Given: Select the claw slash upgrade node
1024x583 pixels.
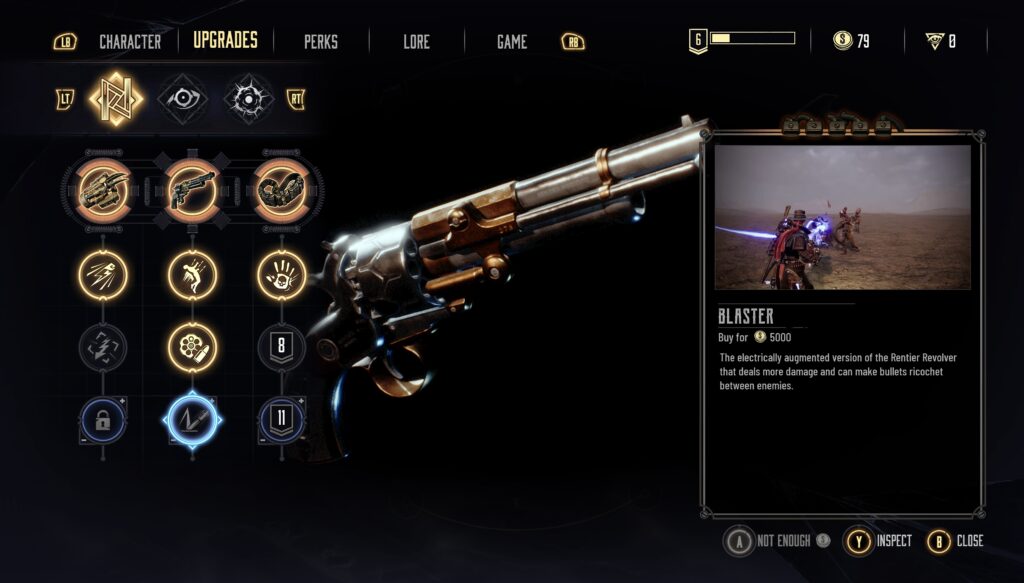Looking at the screenshot, I should click(x=103, y=274).
